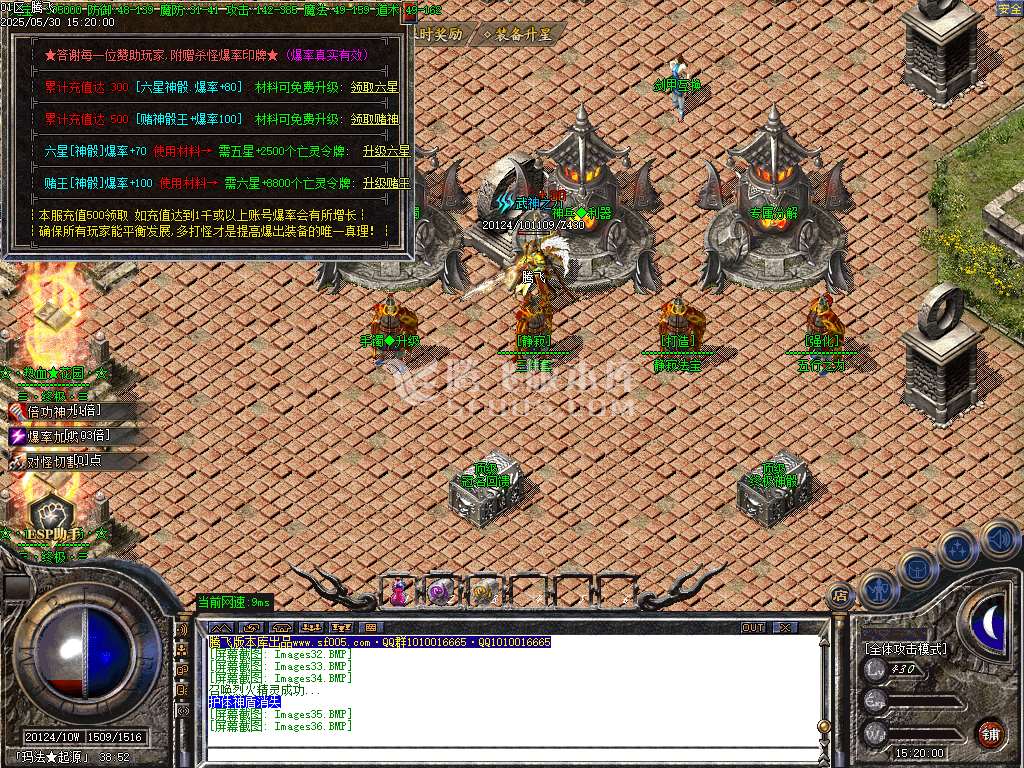Click the purple lightning 爆率加成 icon
1024x768 pixels.
[x=18, y=436]
